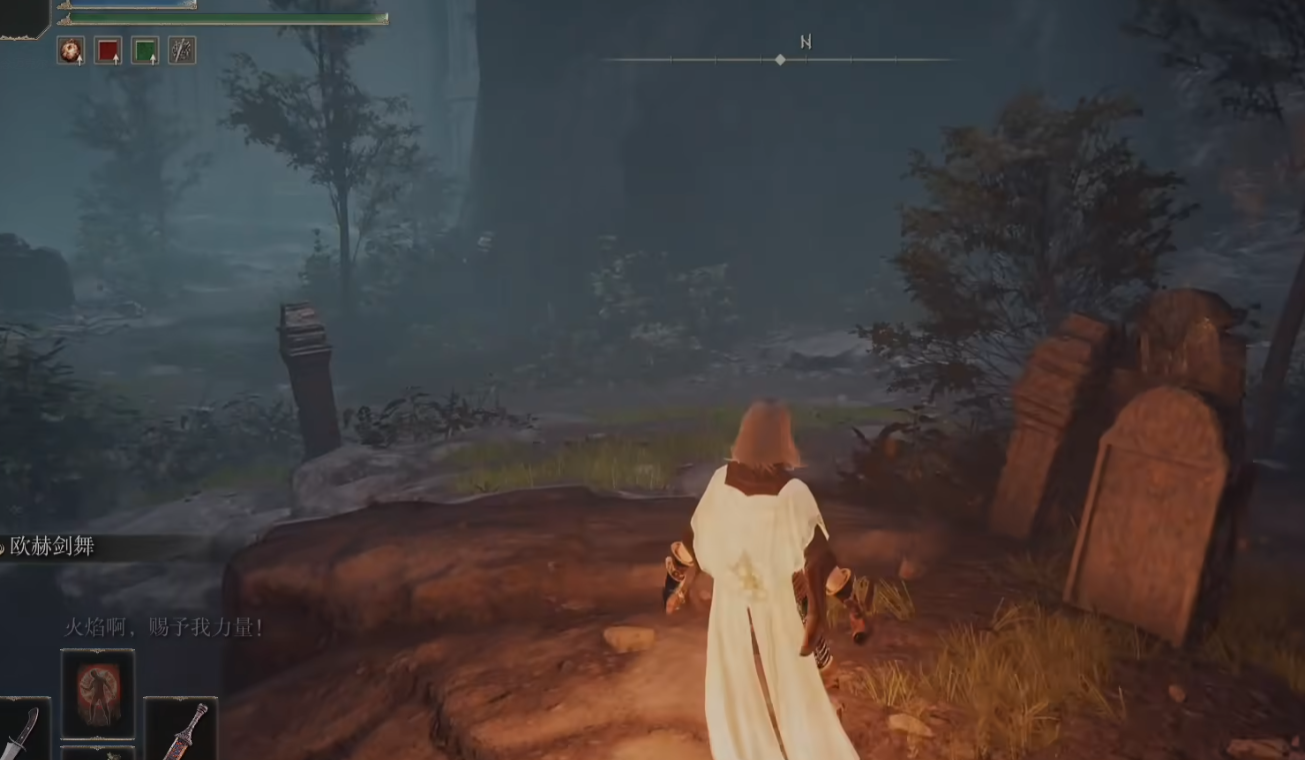
Task: Click the green square buff icon
Action: point(145,50)
